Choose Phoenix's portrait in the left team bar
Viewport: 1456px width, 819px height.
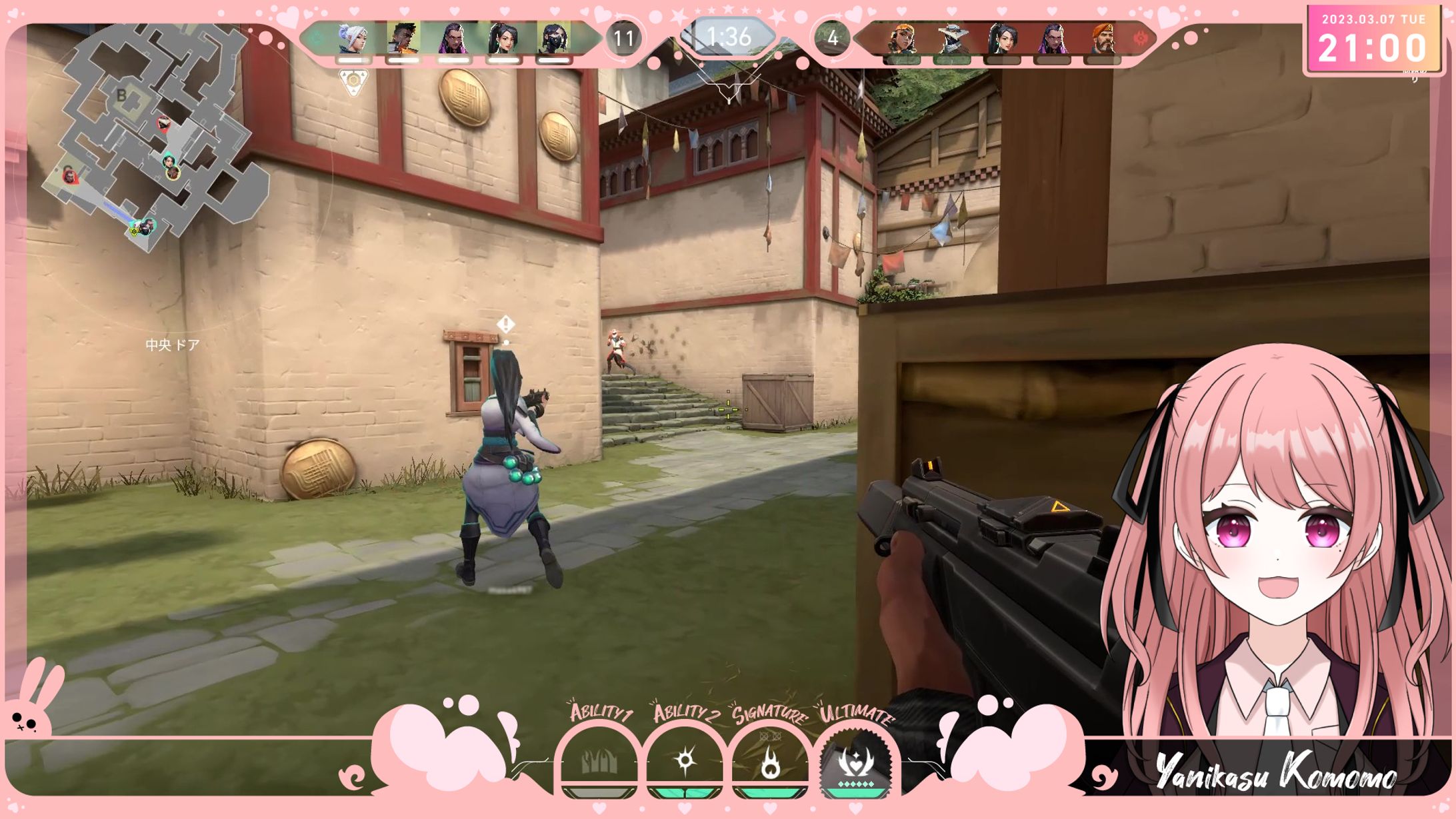[x=403, y=39]
